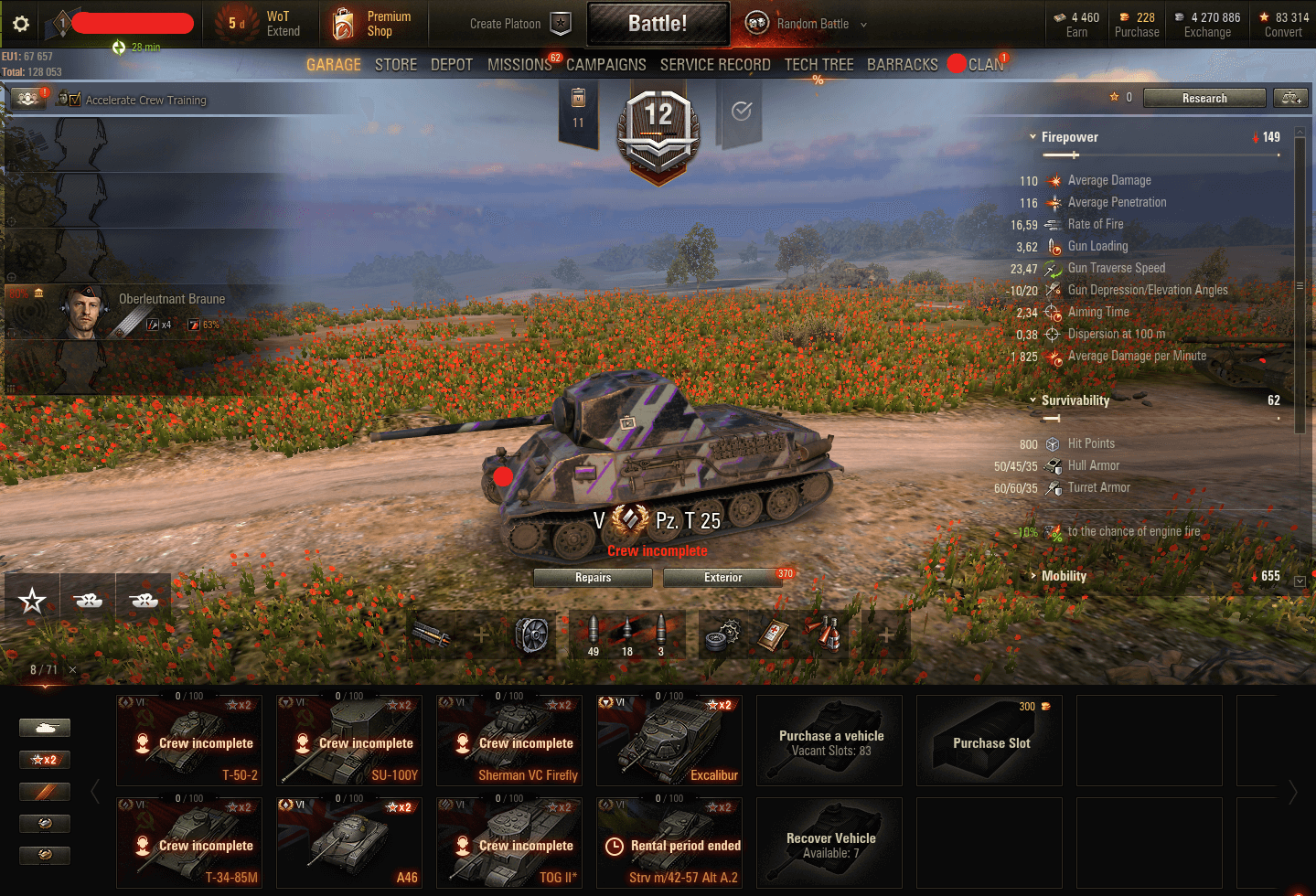Show the BARRACKS tab
The width and height of the screenshot is (1316, 896).
click(902, 65)
